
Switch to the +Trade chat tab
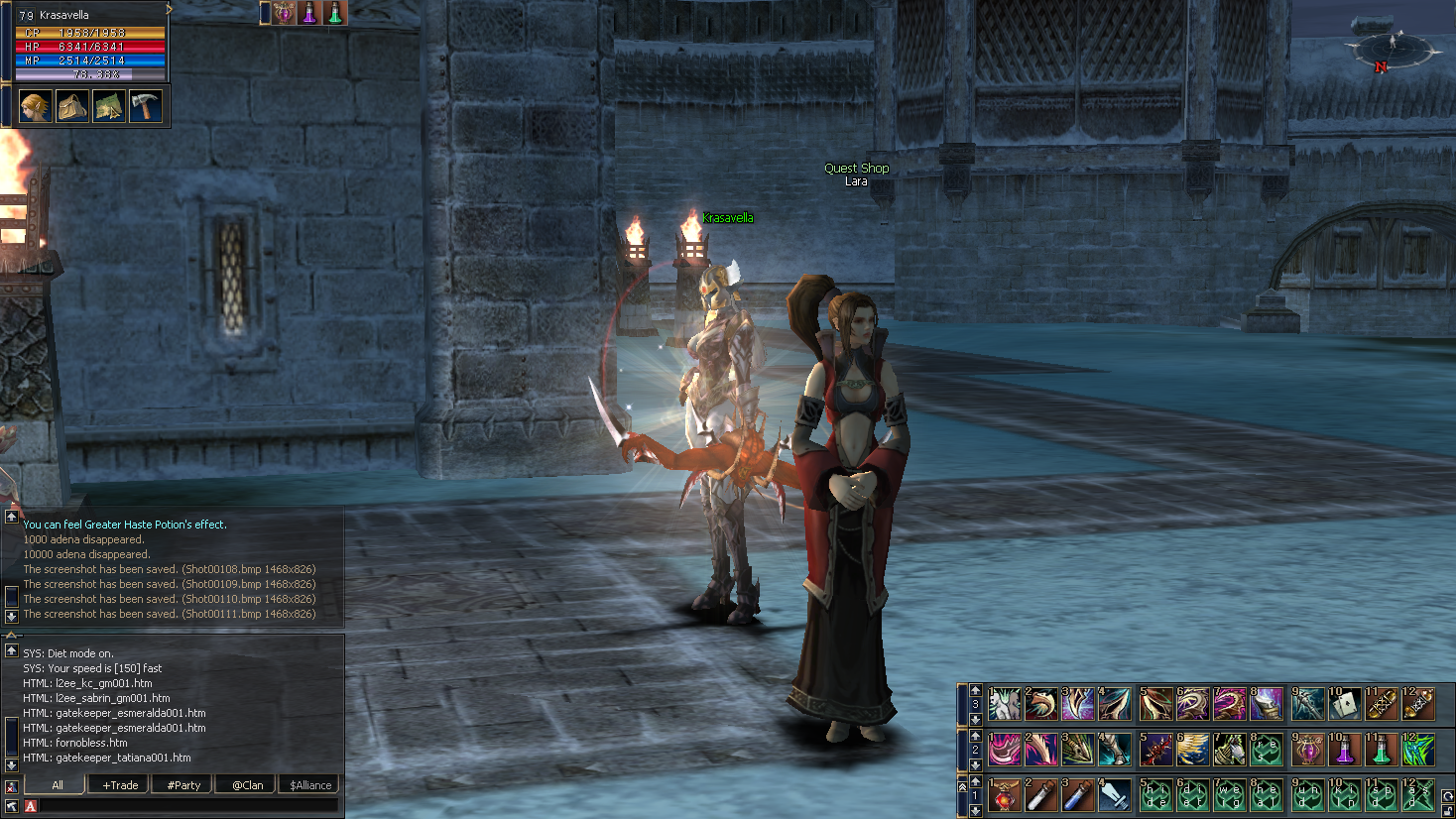pyautogui.click(x=120, y=785)
